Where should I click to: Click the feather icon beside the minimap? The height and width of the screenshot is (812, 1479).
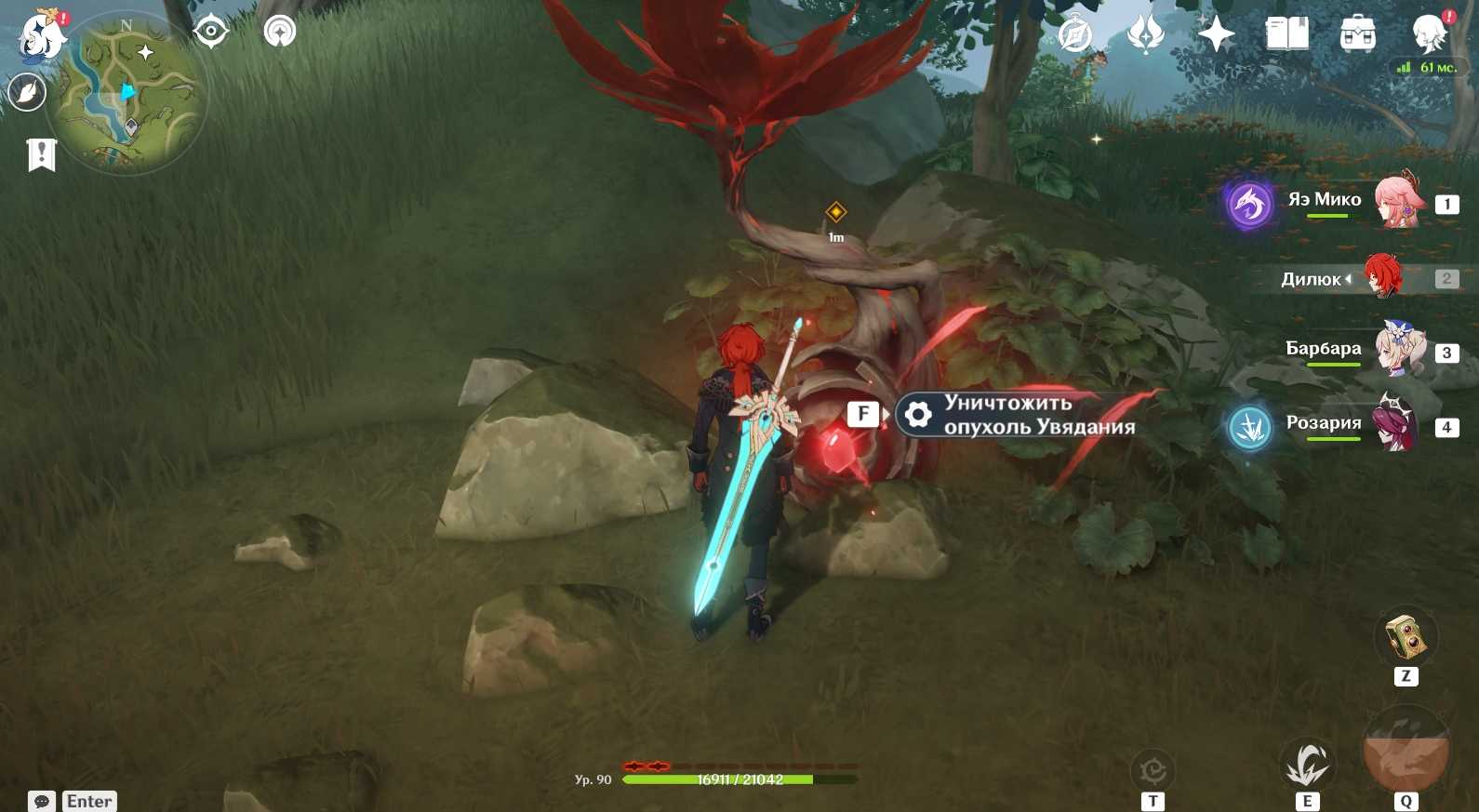27,92
